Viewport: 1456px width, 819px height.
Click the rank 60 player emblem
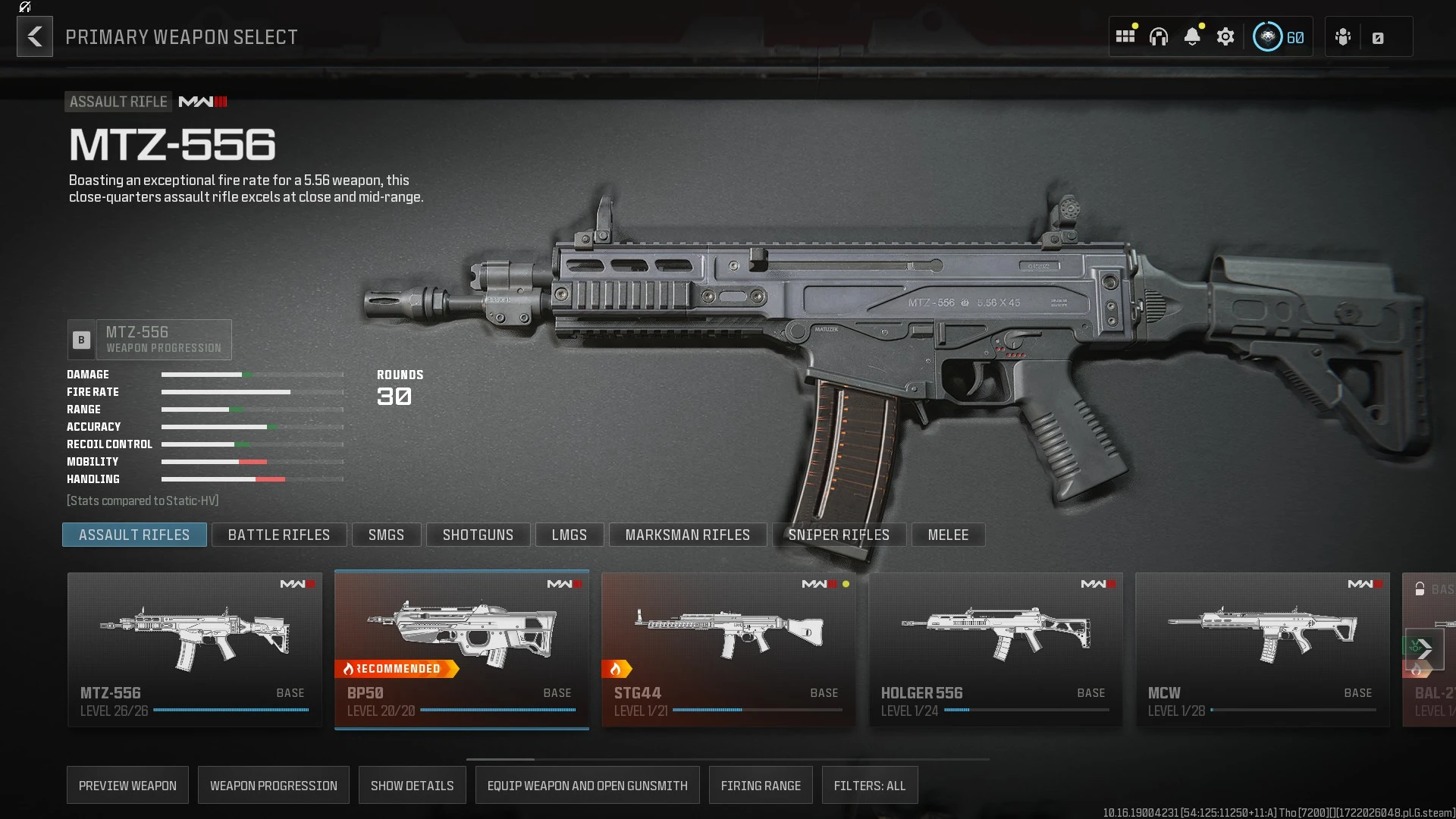pos(1266,36)
